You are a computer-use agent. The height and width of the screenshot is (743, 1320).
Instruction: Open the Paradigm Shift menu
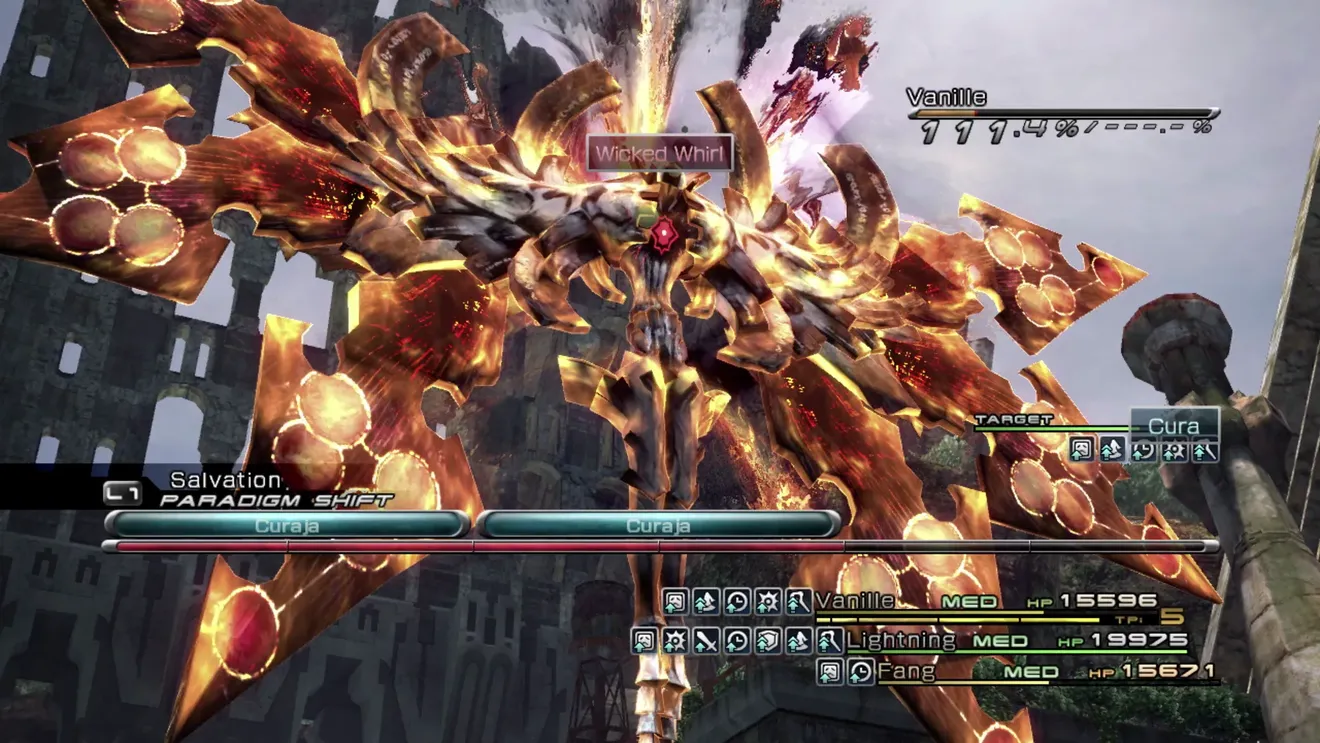tap(275, 499)
